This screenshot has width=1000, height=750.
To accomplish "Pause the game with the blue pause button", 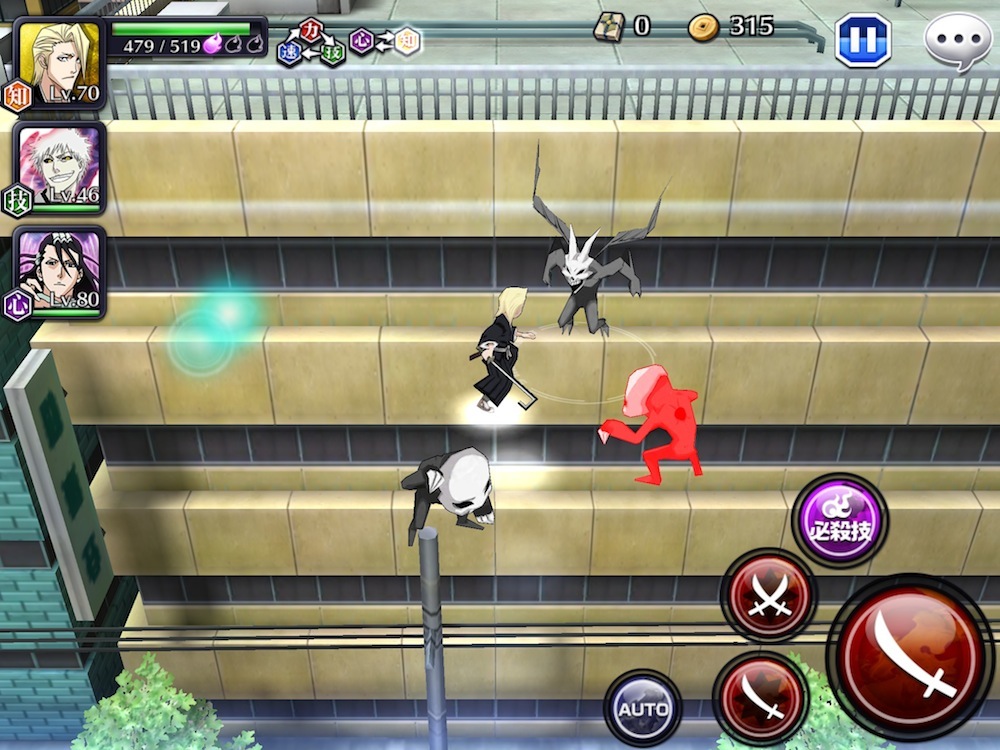I will coord(862,40).
